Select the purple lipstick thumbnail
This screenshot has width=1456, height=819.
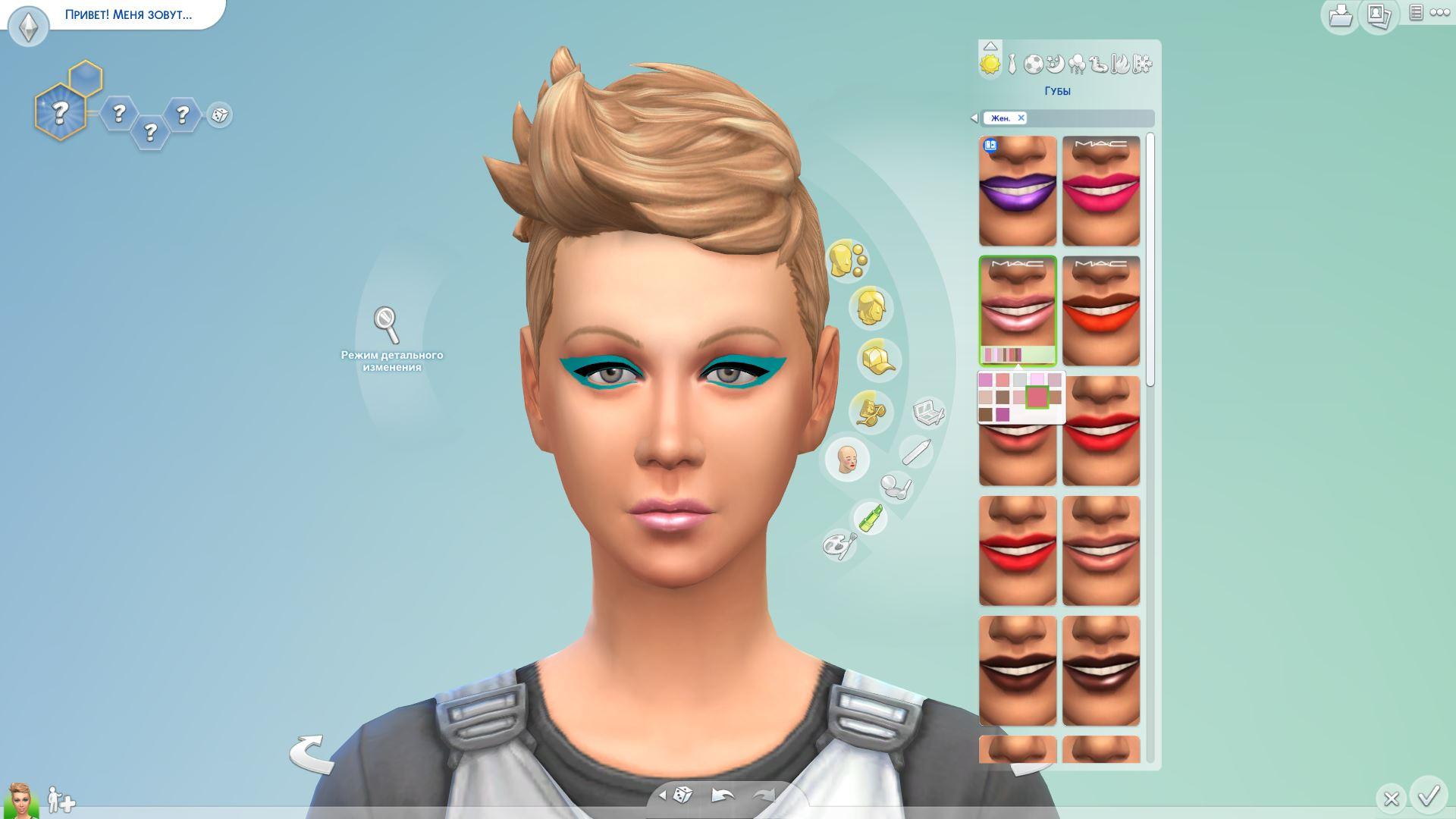pyautogui.click(x=1017, y=191)
